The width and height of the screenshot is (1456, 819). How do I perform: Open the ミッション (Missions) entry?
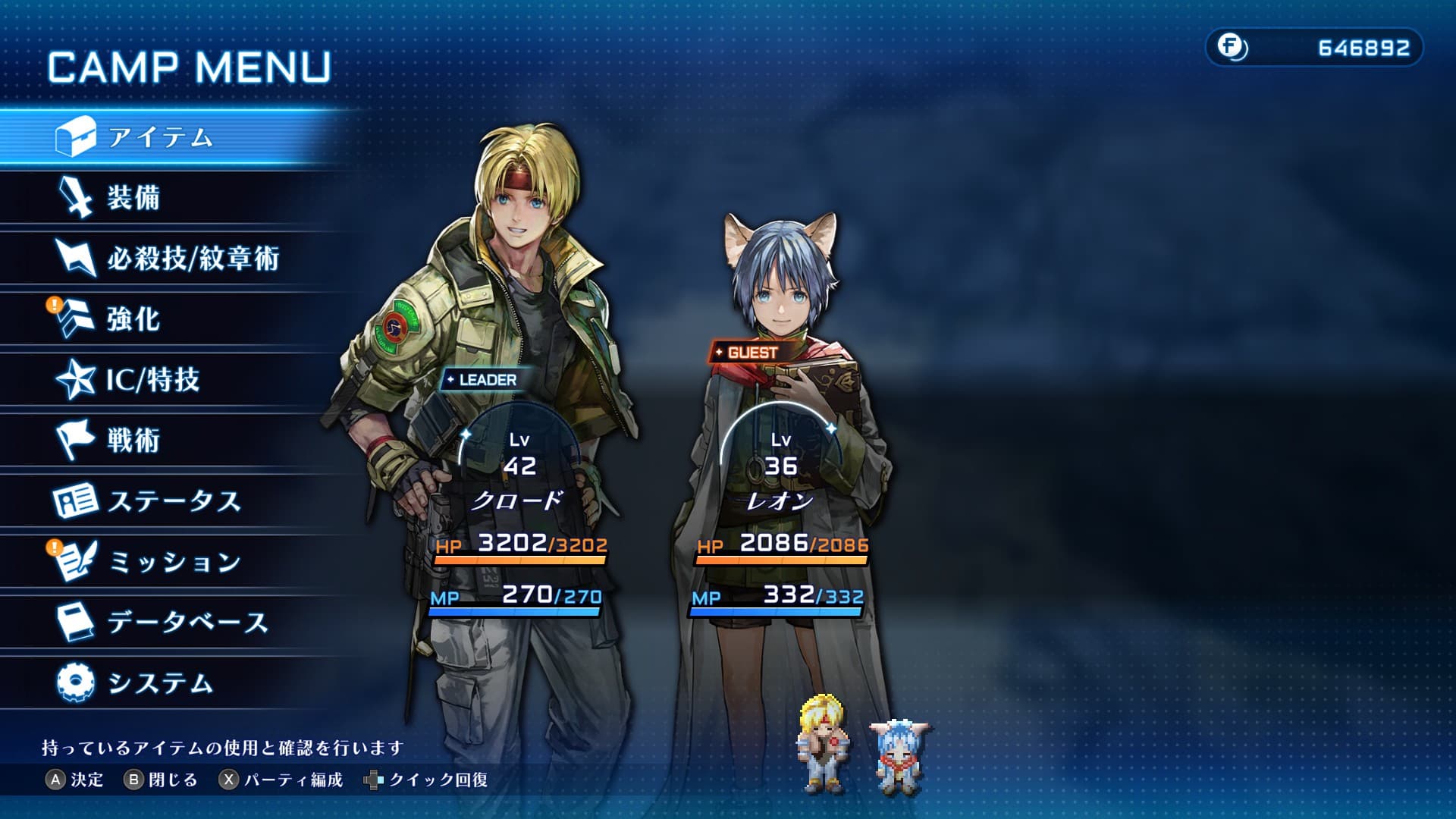pos(174,562)
